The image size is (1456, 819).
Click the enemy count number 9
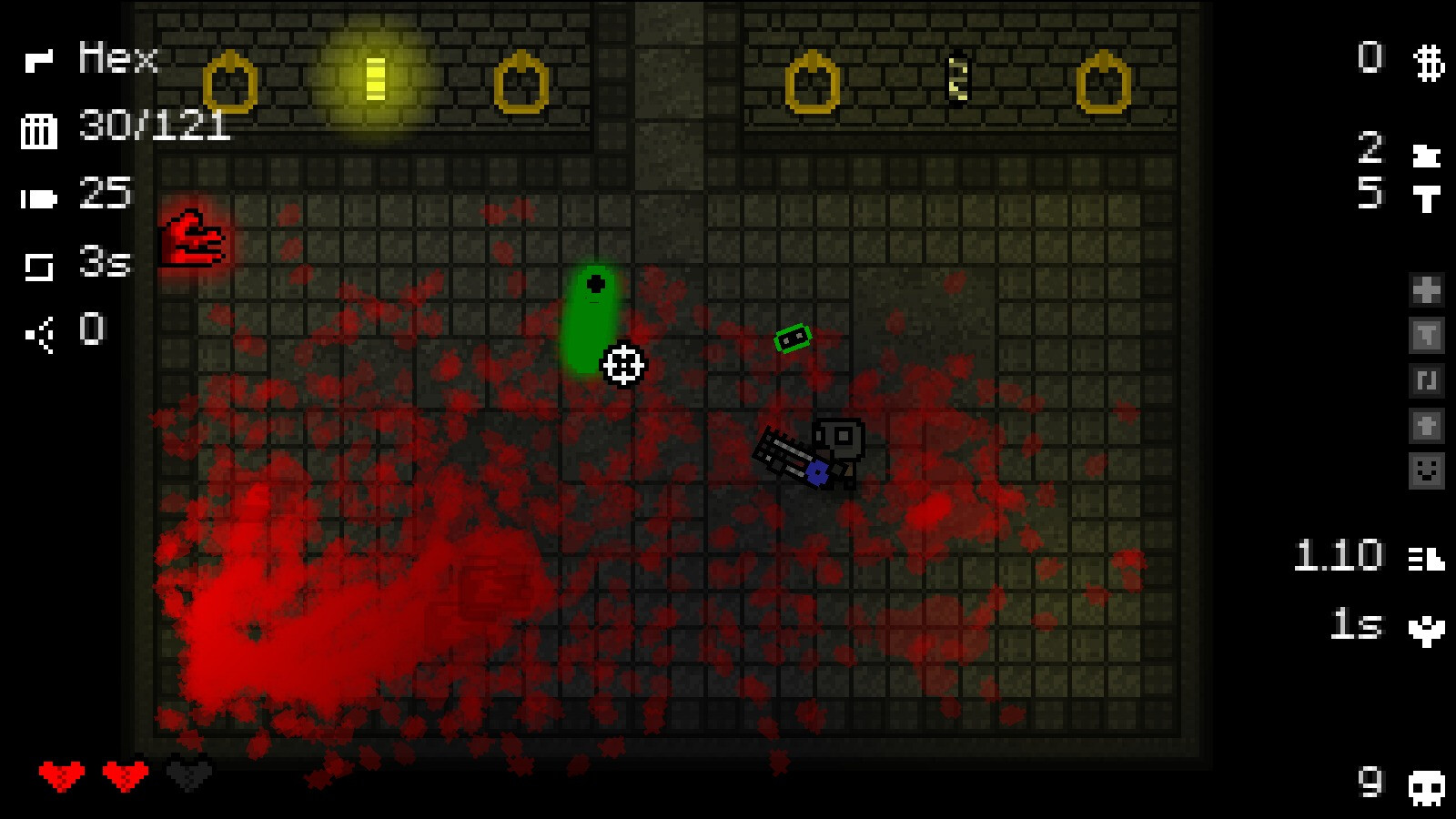pyautogui.click(x=1370, y=783)
